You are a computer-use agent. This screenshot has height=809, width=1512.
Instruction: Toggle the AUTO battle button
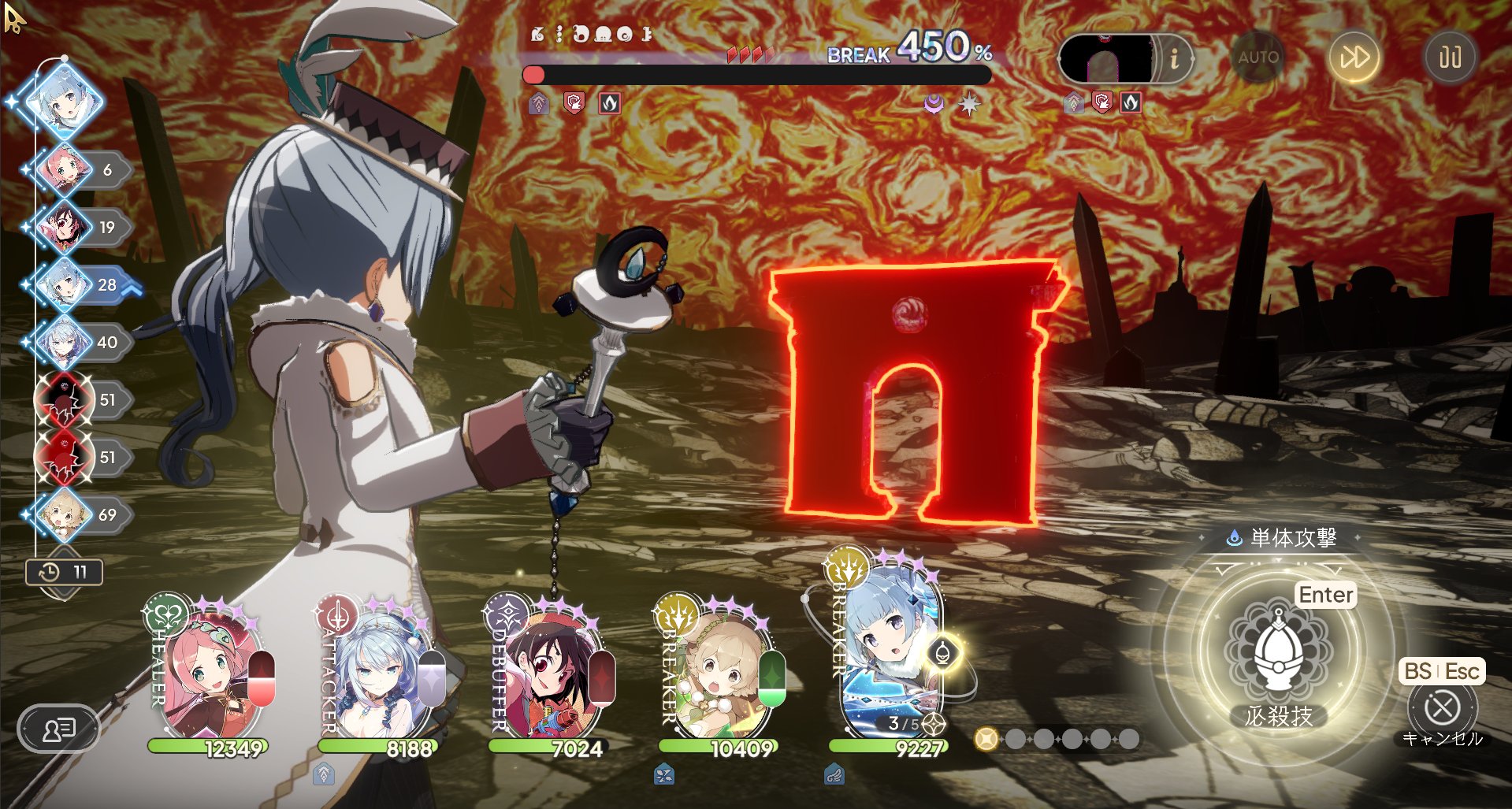tap(1258, 58)
